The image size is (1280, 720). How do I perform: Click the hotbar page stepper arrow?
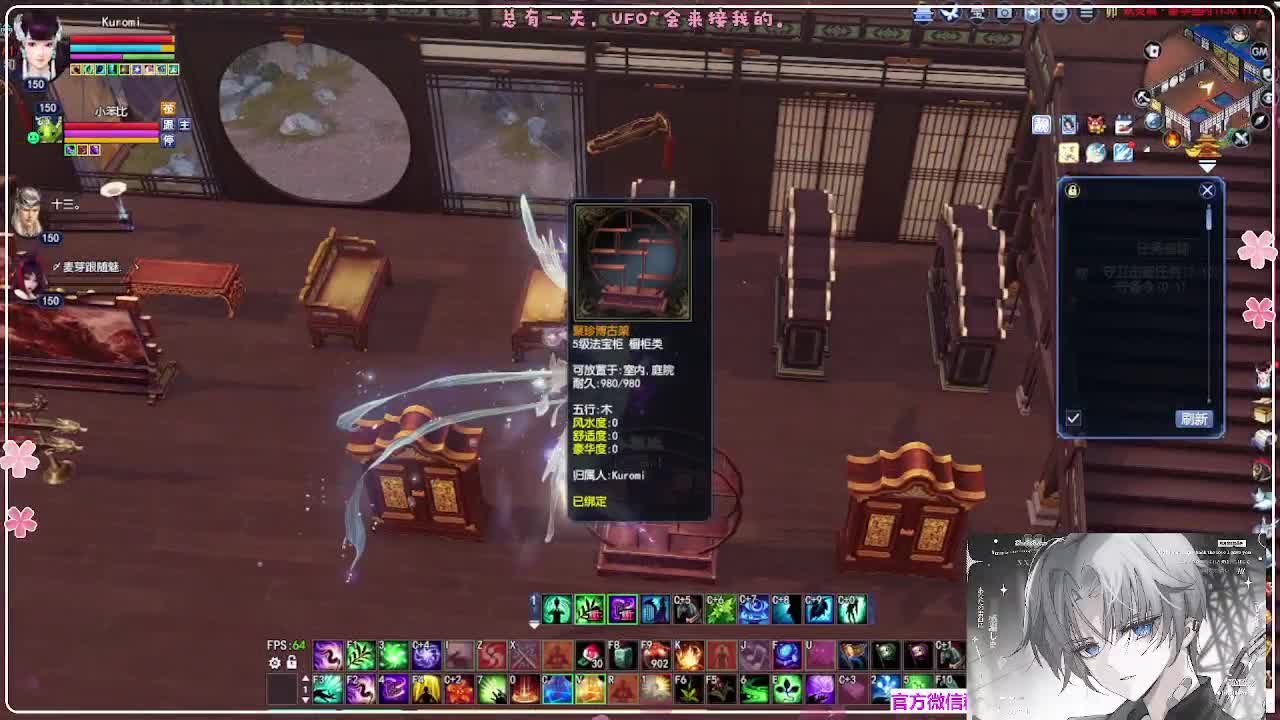305,678
